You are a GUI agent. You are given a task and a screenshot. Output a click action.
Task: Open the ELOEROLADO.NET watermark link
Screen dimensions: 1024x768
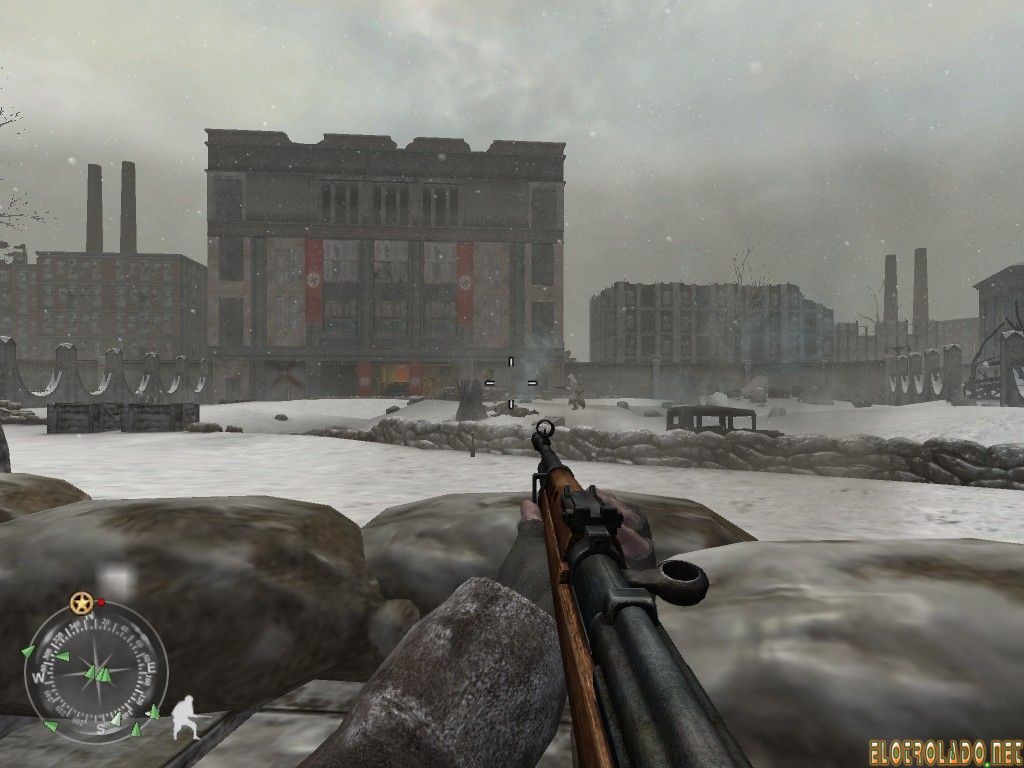point(946,745)
